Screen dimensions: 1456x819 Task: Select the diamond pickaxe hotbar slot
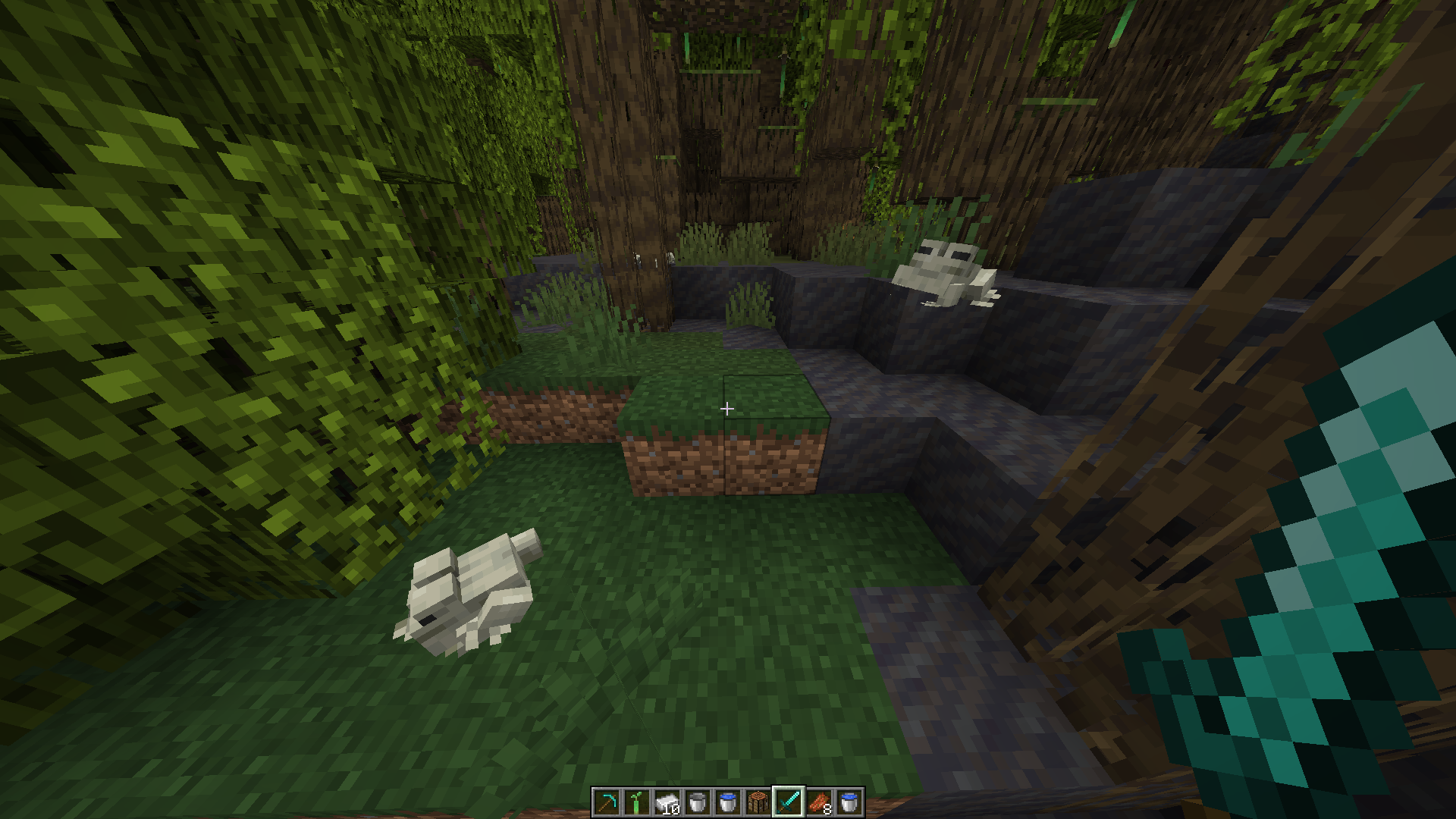coord(607,802)
